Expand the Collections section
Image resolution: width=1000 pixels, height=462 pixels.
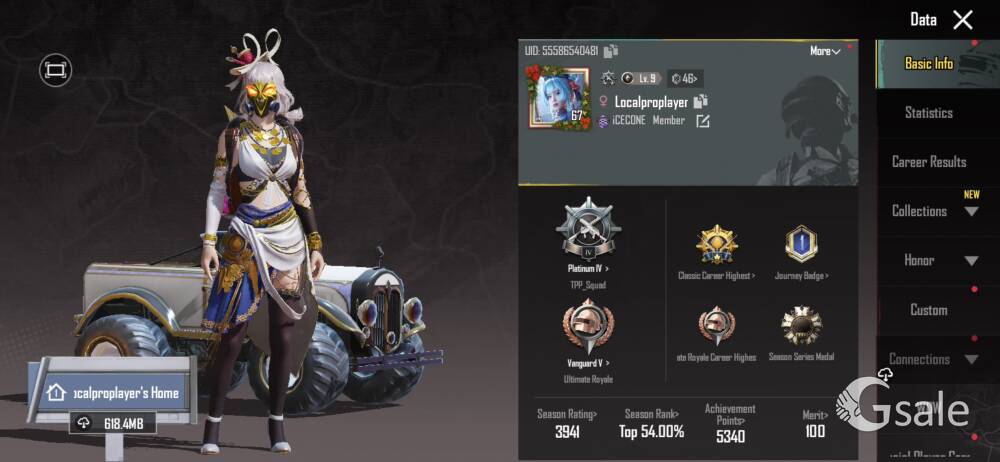971,211
